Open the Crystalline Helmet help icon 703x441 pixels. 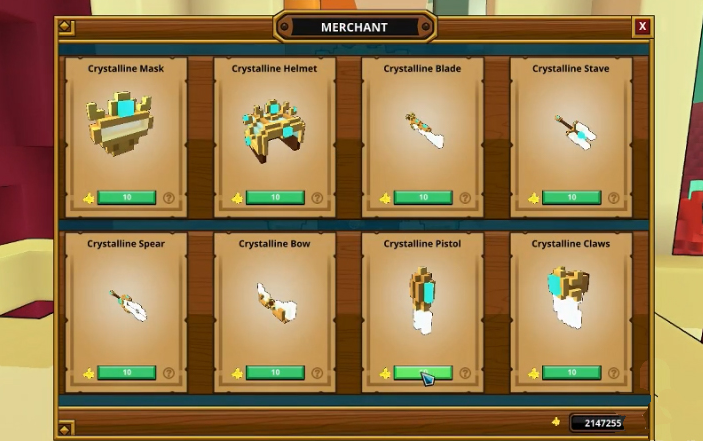(317, 198)
